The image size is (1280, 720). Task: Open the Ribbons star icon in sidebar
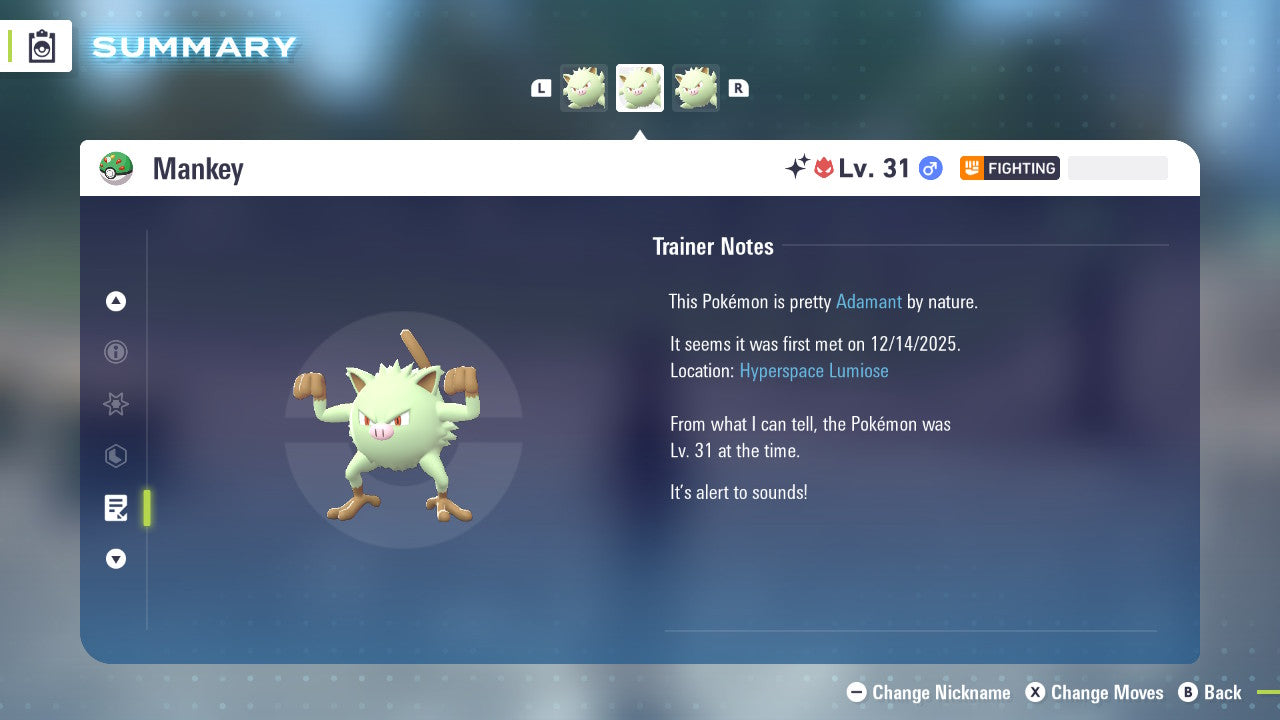click(x=115, y=404)
